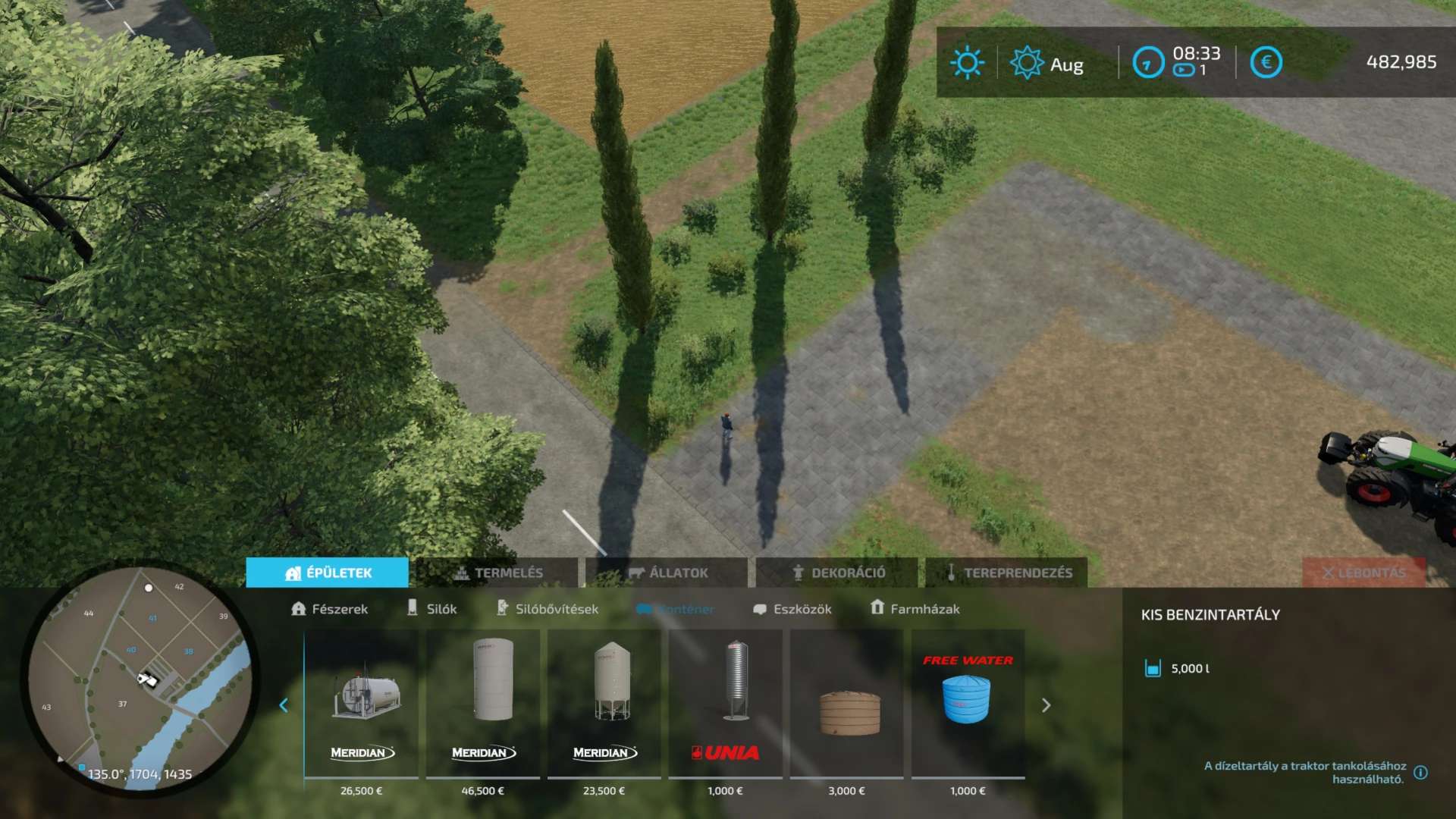Show next items with the right arrow
1456x819 pixels.
coord(1046,705)
